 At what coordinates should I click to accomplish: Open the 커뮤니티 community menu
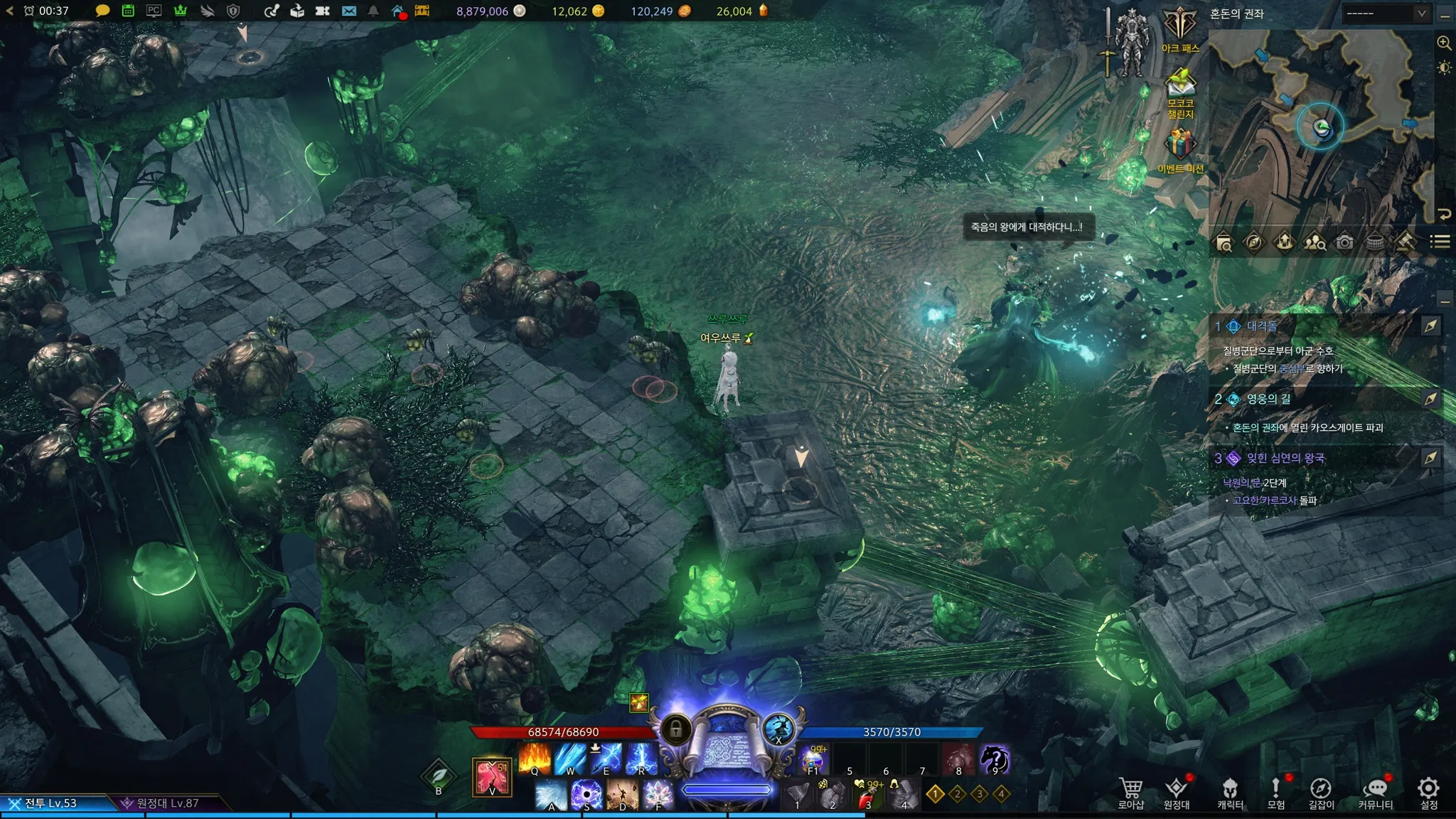(1376, 791)
